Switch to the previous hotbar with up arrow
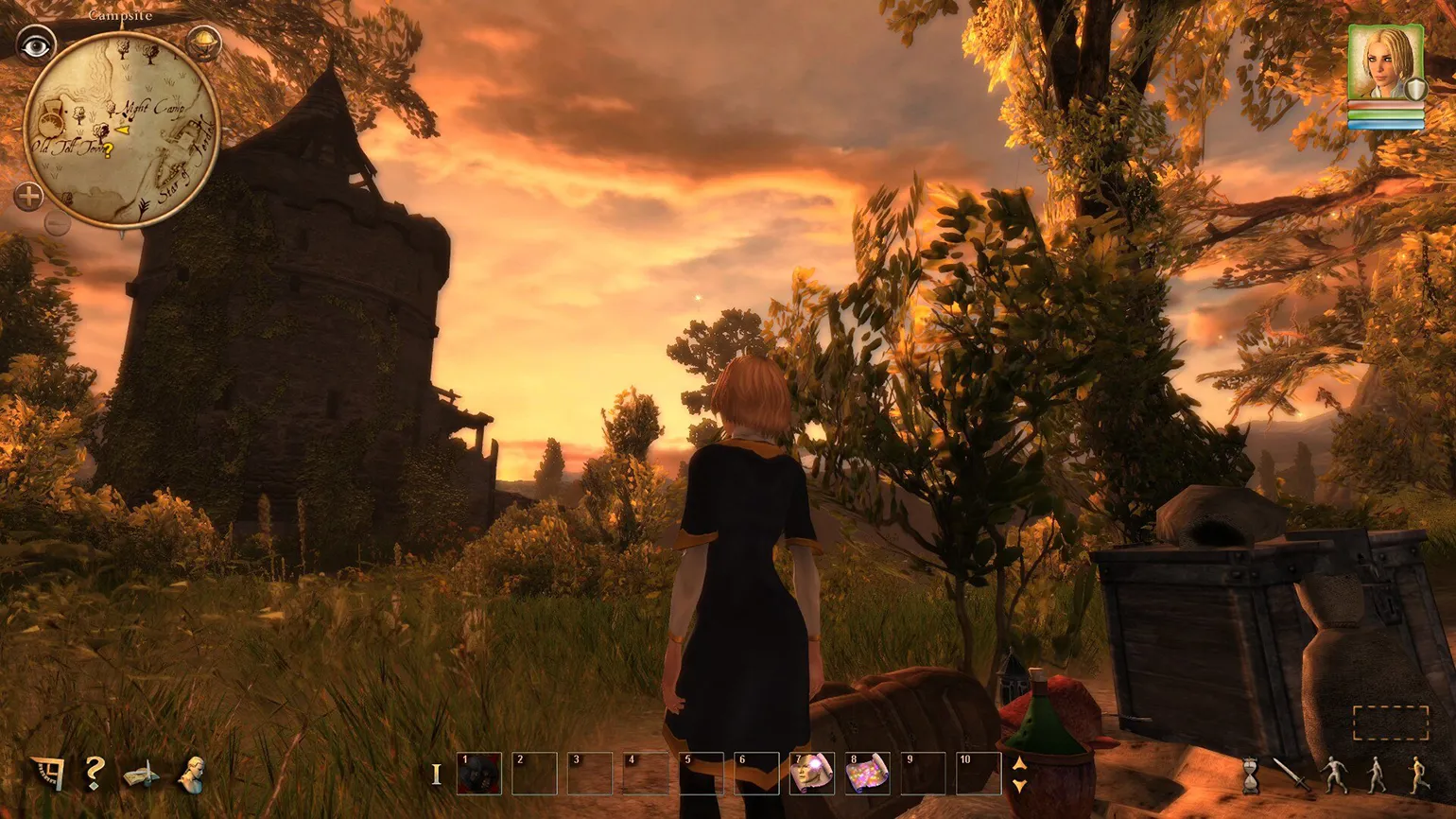This screenshot has height=819, width=1456. click(x=1019, y=764)
